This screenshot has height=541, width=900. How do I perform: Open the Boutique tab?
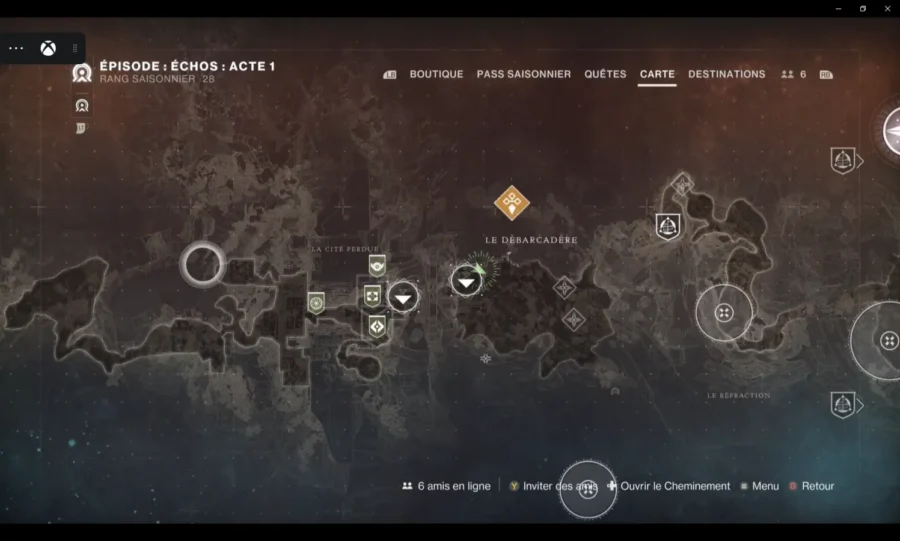436,74
